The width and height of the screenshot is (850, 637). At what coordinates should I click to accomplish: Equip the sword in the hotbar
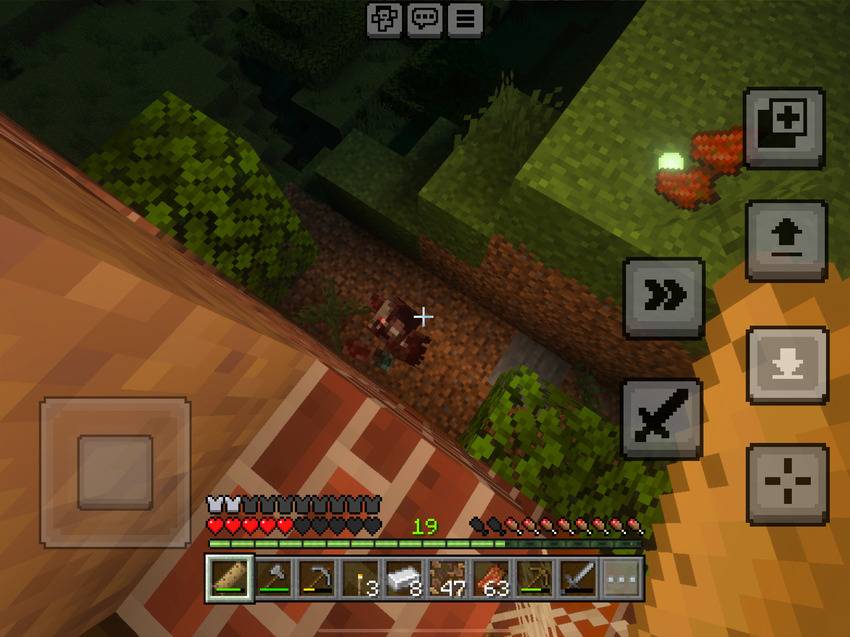pos(578,578)
